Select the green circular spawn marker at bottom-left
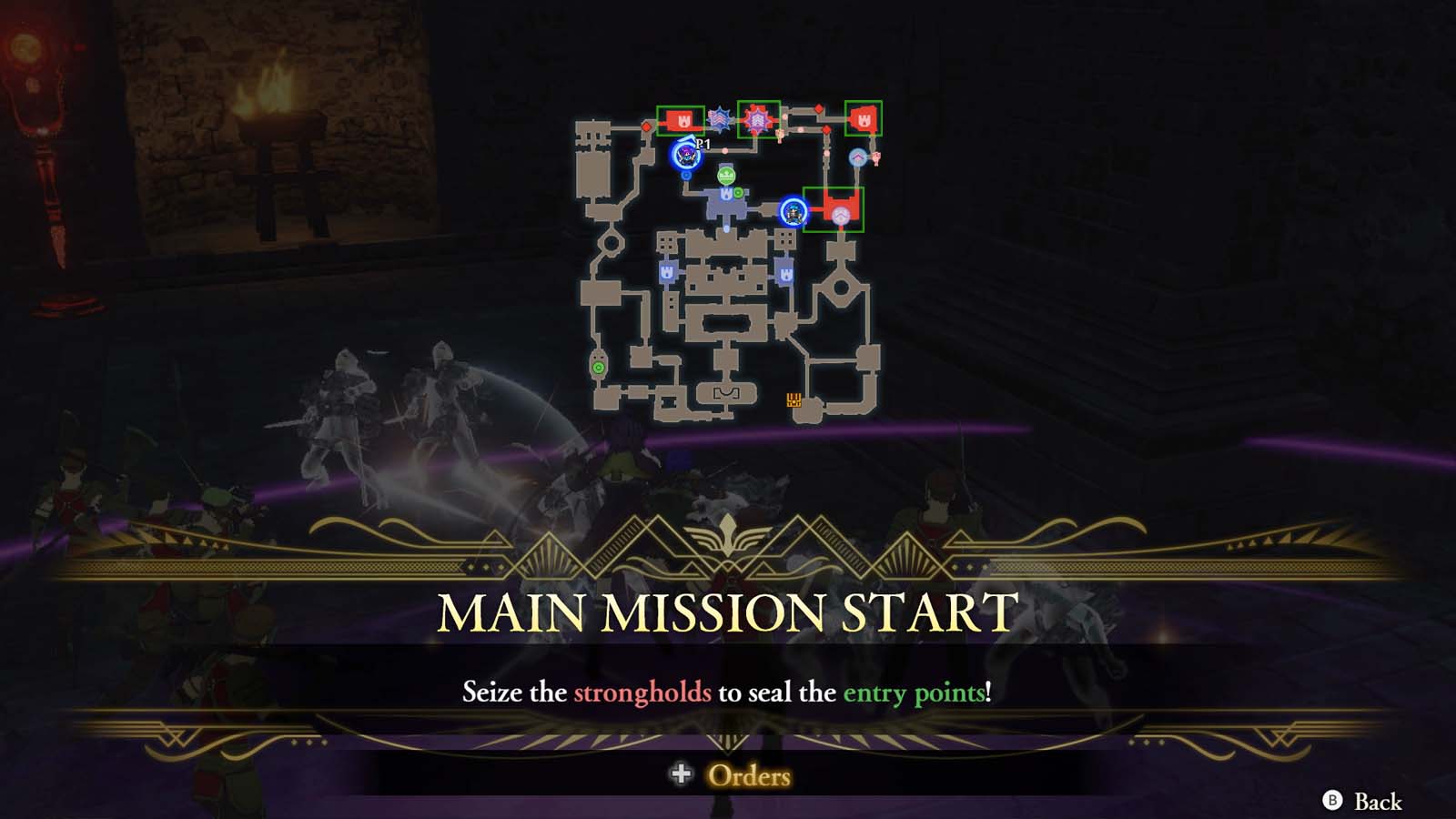This screenshot has height=819, width=1456. (598, 368)
